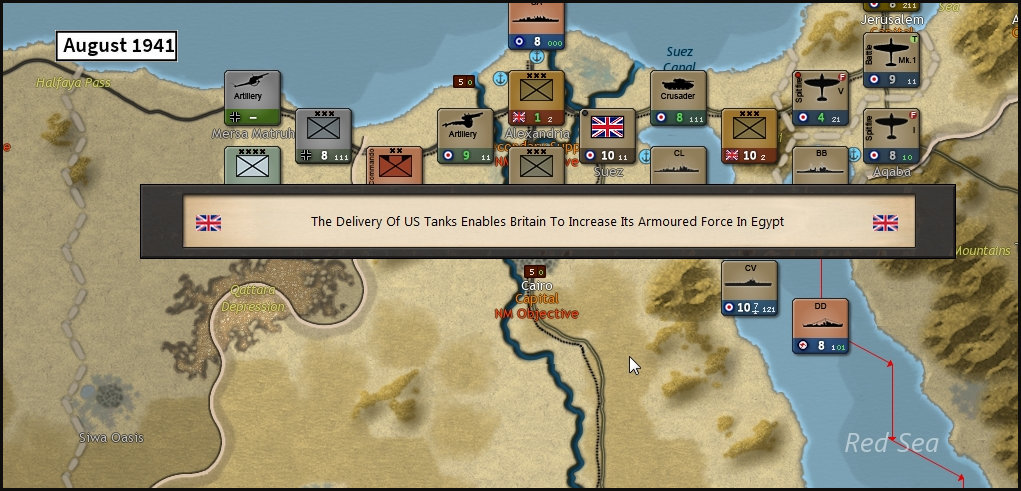Dismiss the US tanks delivery event message

coord(547,221)
